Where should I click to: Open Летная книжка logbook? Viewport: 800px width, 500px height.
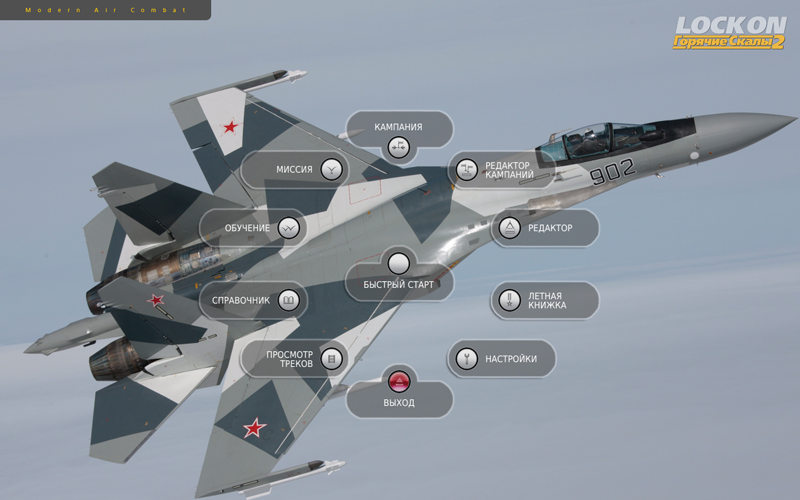tap(509, 300)
